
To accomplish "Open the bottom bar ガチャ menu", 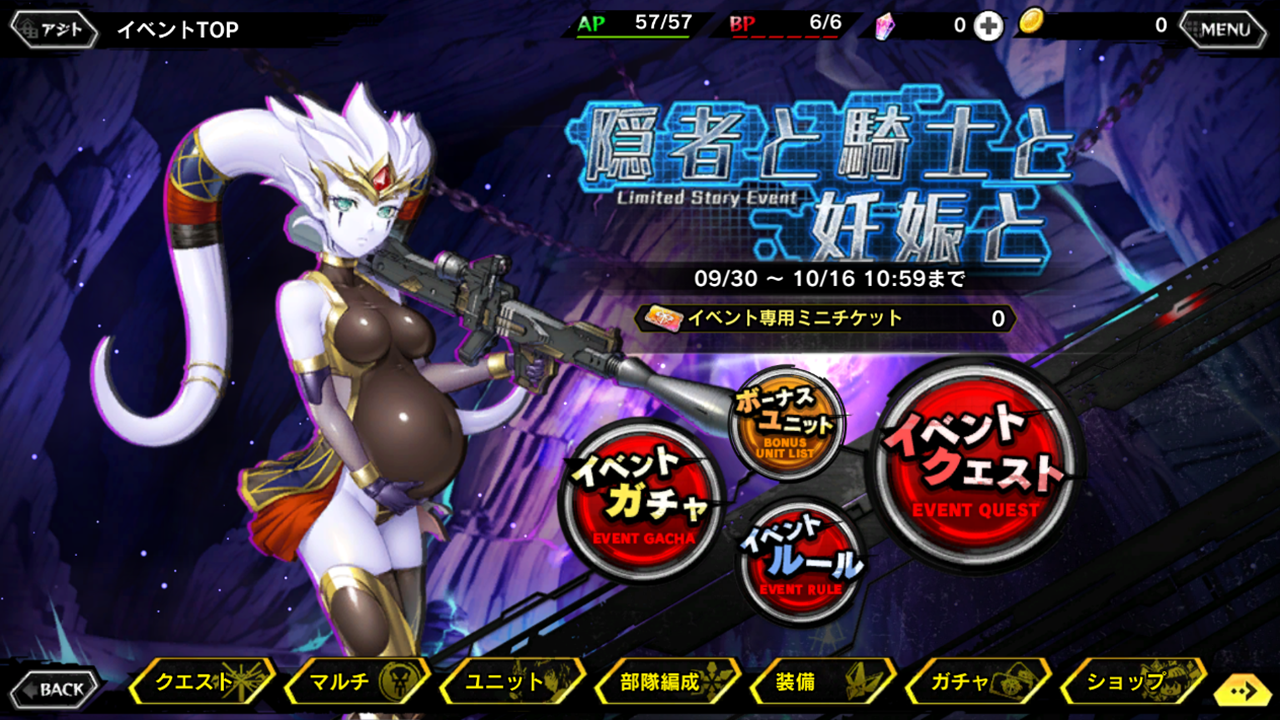I will click(977, 684).
